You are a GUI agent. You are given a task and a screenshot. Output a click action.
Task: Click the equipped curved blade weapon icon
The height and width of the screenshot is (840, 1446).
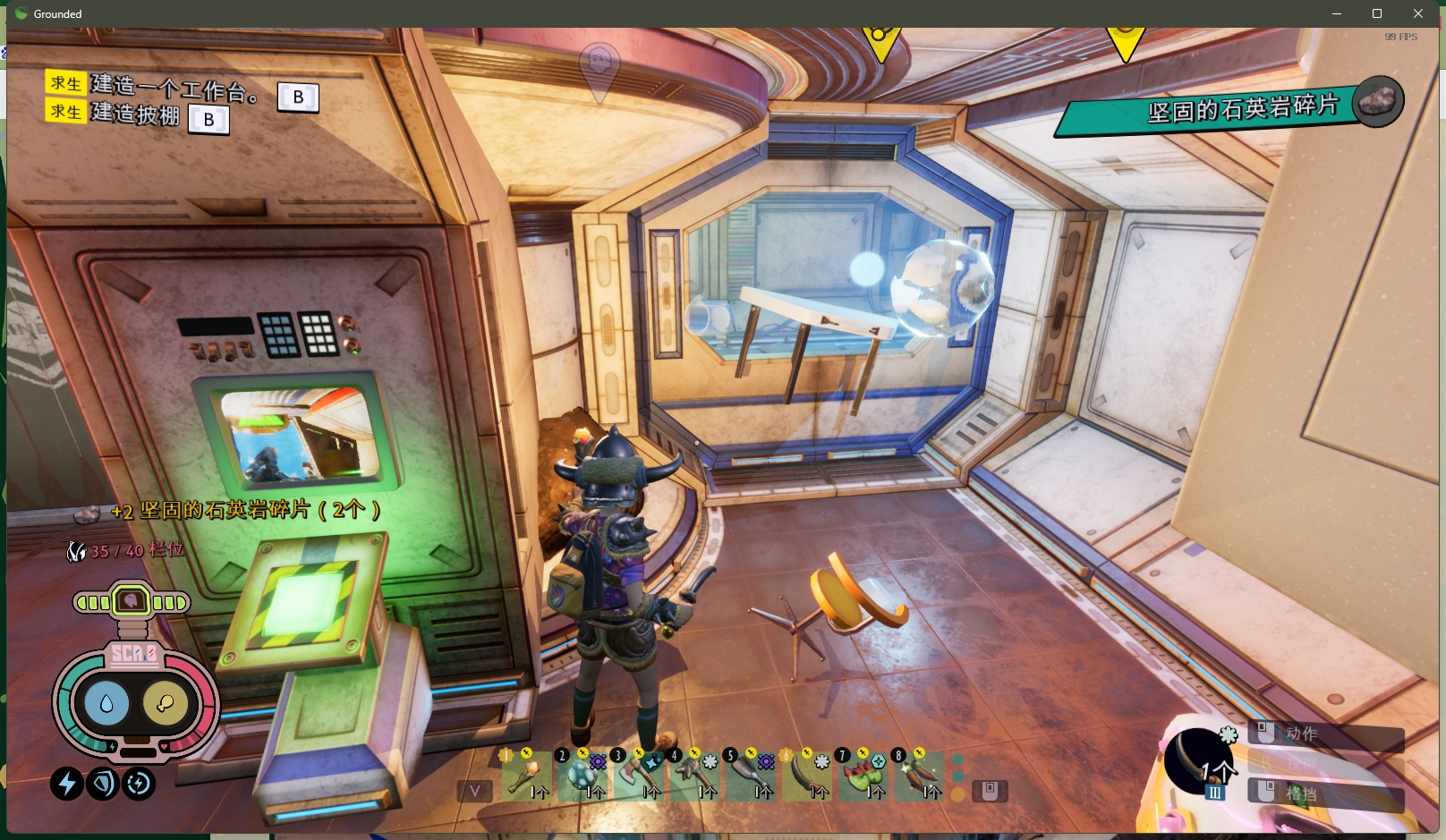pyautogui.click(x=1197, y=760)
